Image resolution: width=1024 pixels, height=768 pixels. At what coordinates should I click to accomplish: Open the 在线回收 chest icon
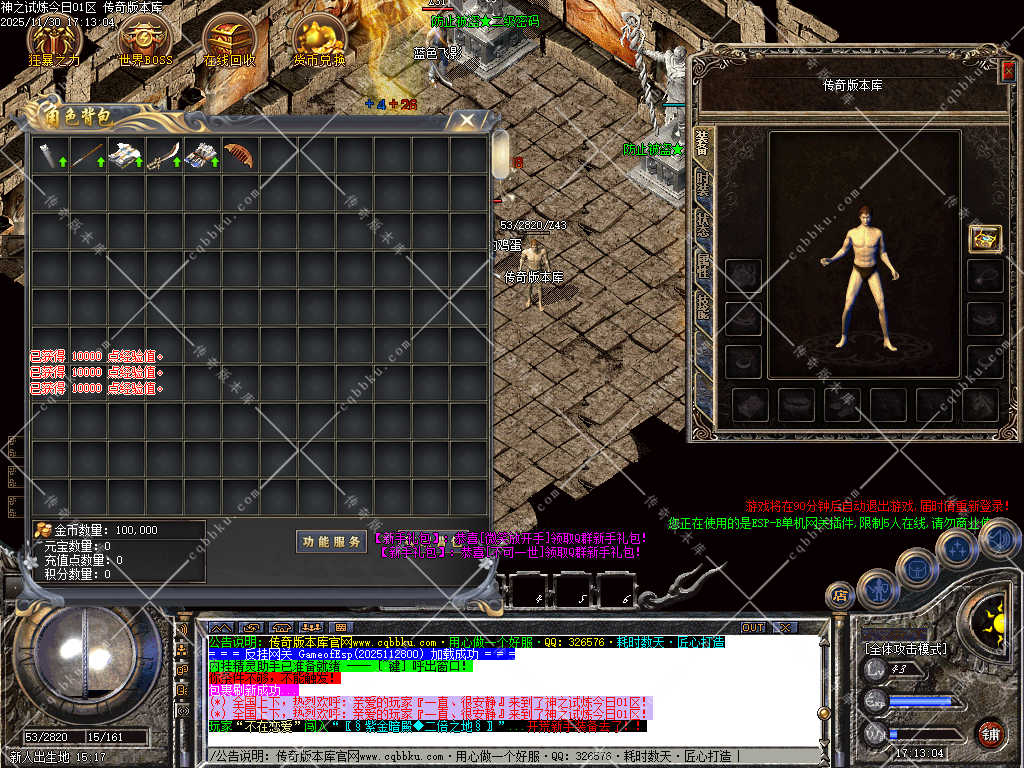pyautogui.click(x=229, y=38)
